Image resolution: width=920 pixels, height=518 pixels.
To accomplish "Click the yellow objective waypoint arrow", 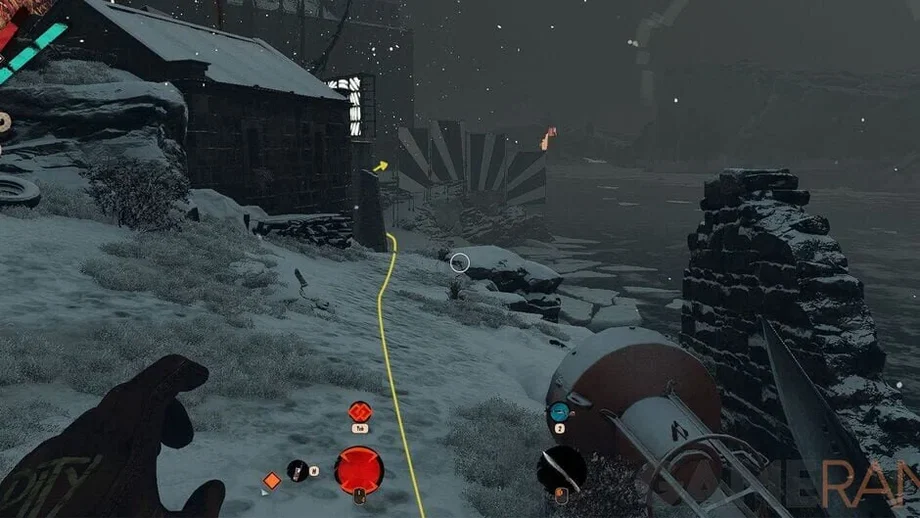I will 381,166.
